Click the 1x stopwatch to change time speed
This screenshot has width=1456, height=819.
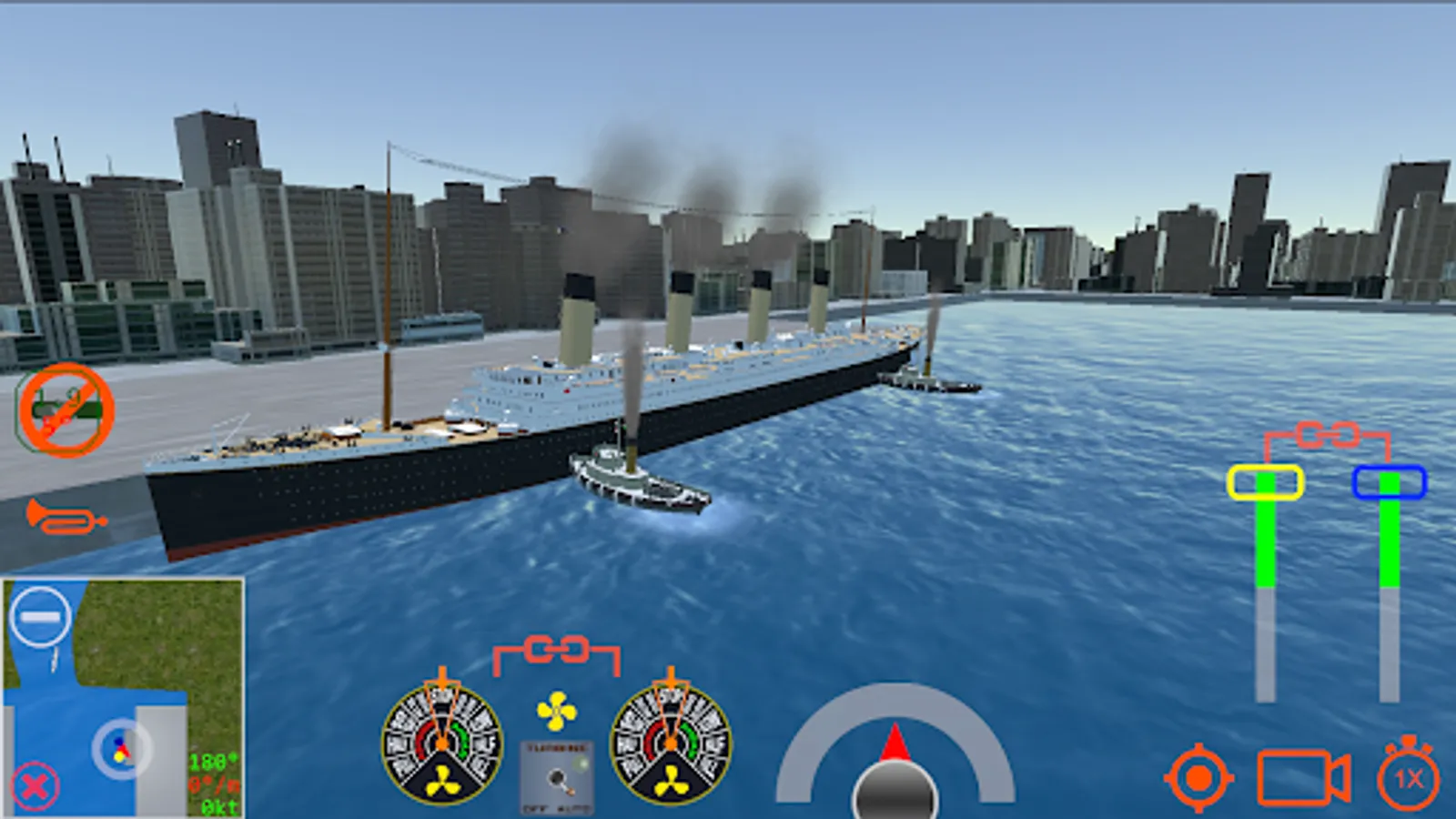[1405, 778]
